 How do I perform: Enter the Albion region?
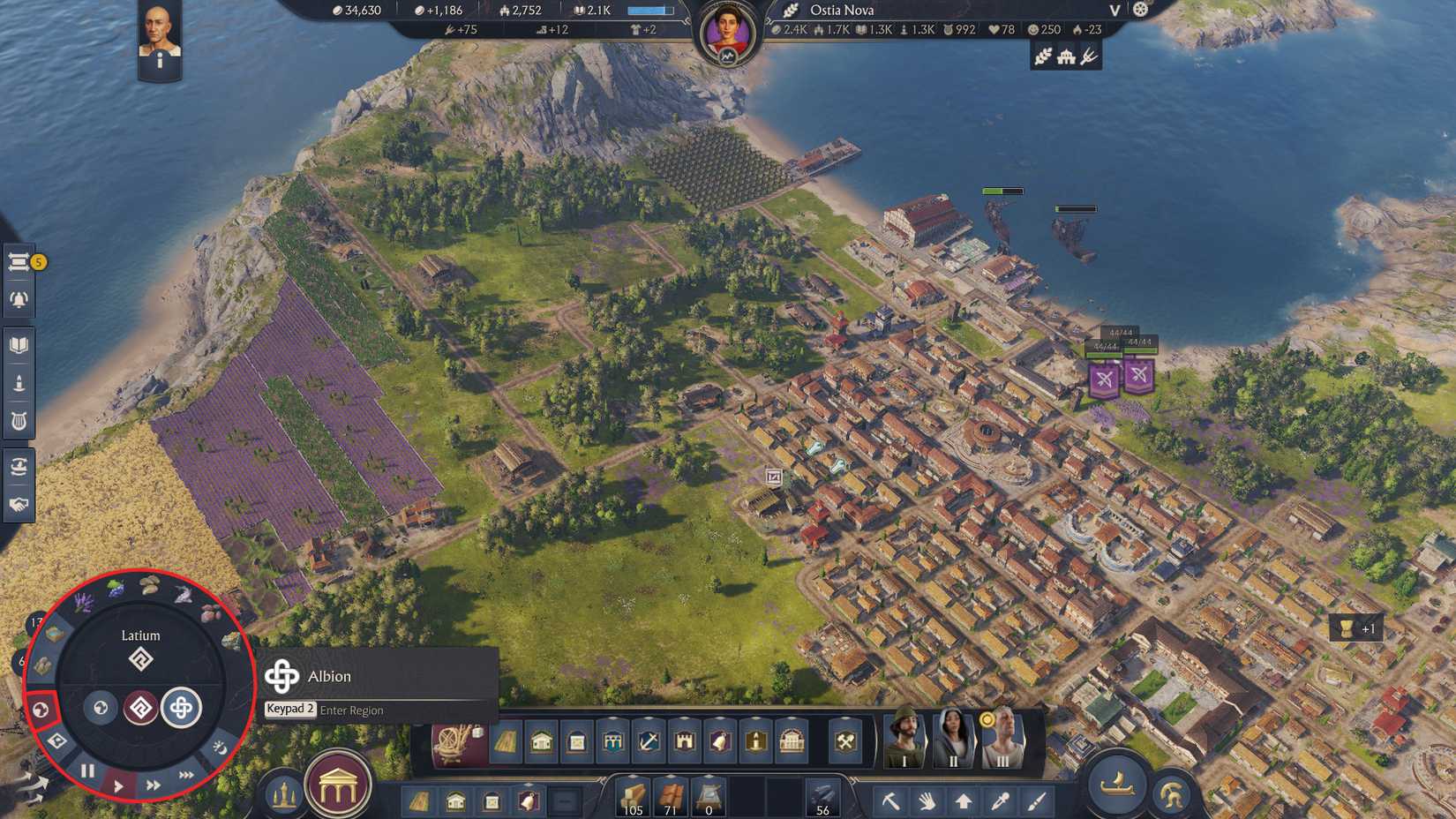pos(183,706)
